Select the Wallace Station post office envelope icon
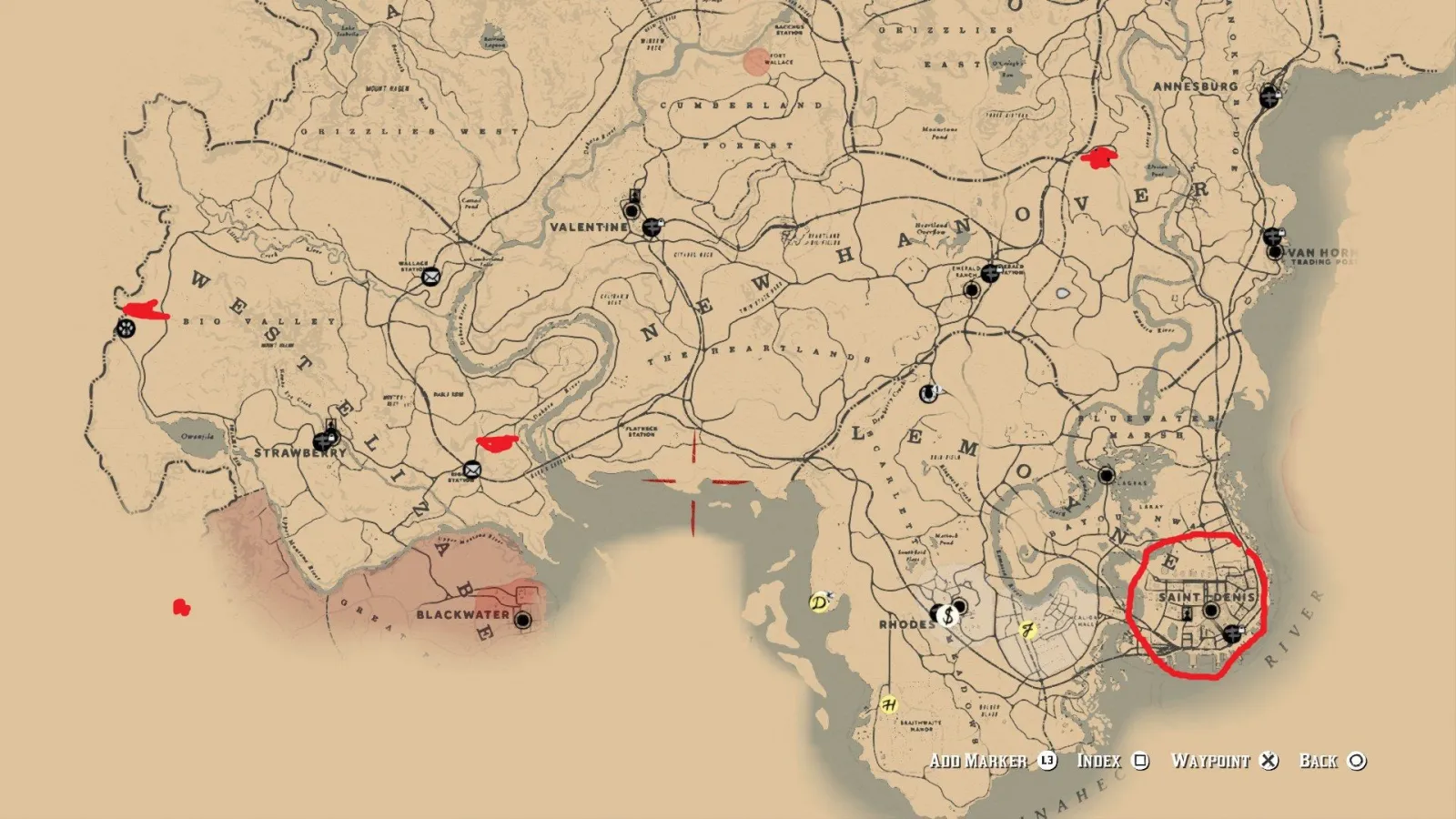 pyautogui.click(x=431, y=276)
